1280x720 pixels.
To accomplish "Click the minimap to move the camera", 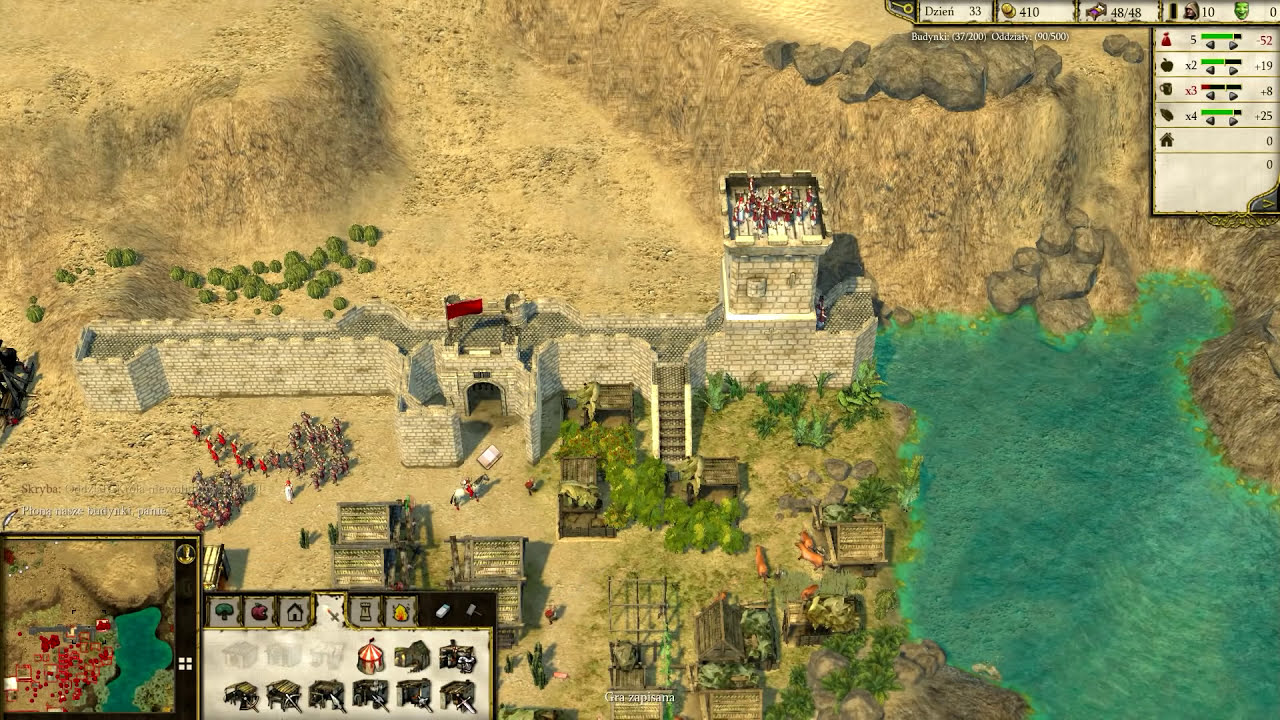I will point(88,625).
